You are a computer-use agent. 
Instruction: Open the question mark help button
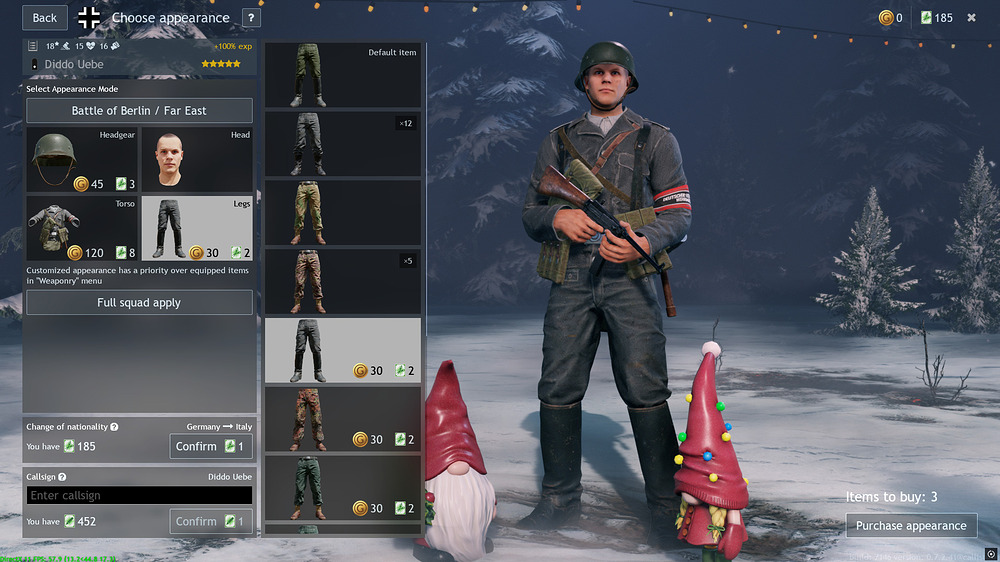[251, 17]
